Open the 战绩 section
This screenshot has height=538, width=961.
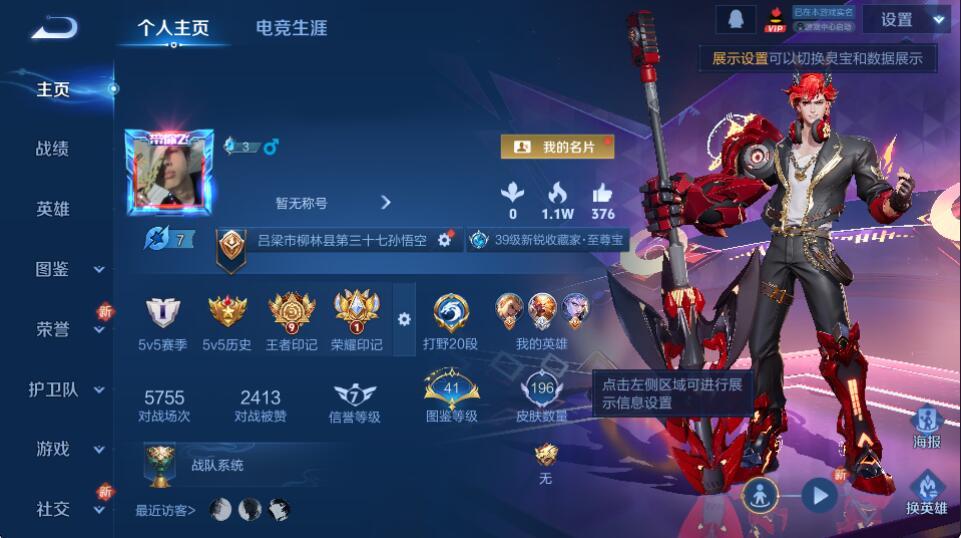click(53, 149)
